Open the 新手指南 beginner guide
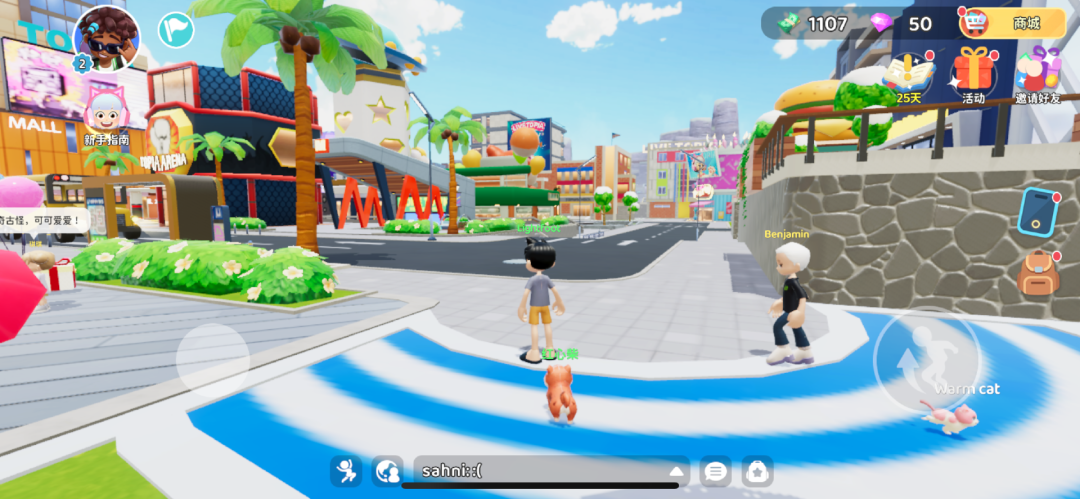1080x499 pixels. pos(106,113)
